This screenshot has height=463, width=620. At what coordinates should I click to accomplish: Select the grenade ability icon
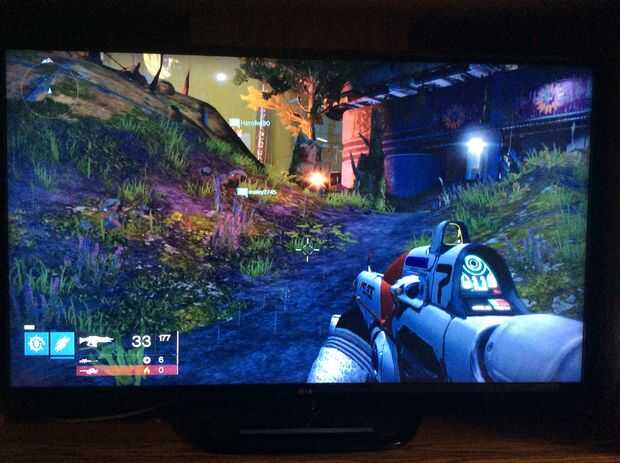[x=36, y=344]
